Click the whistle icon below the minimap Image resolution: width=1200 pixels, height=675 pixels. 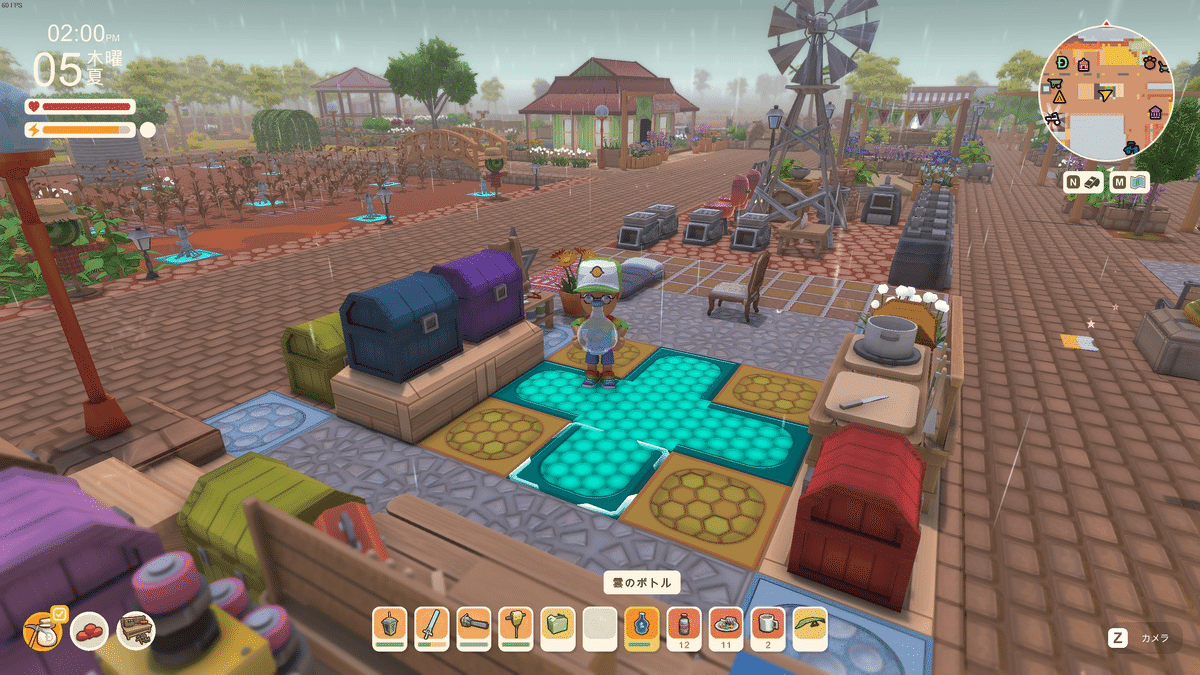pyautogui.click(x=1091, y=182)
